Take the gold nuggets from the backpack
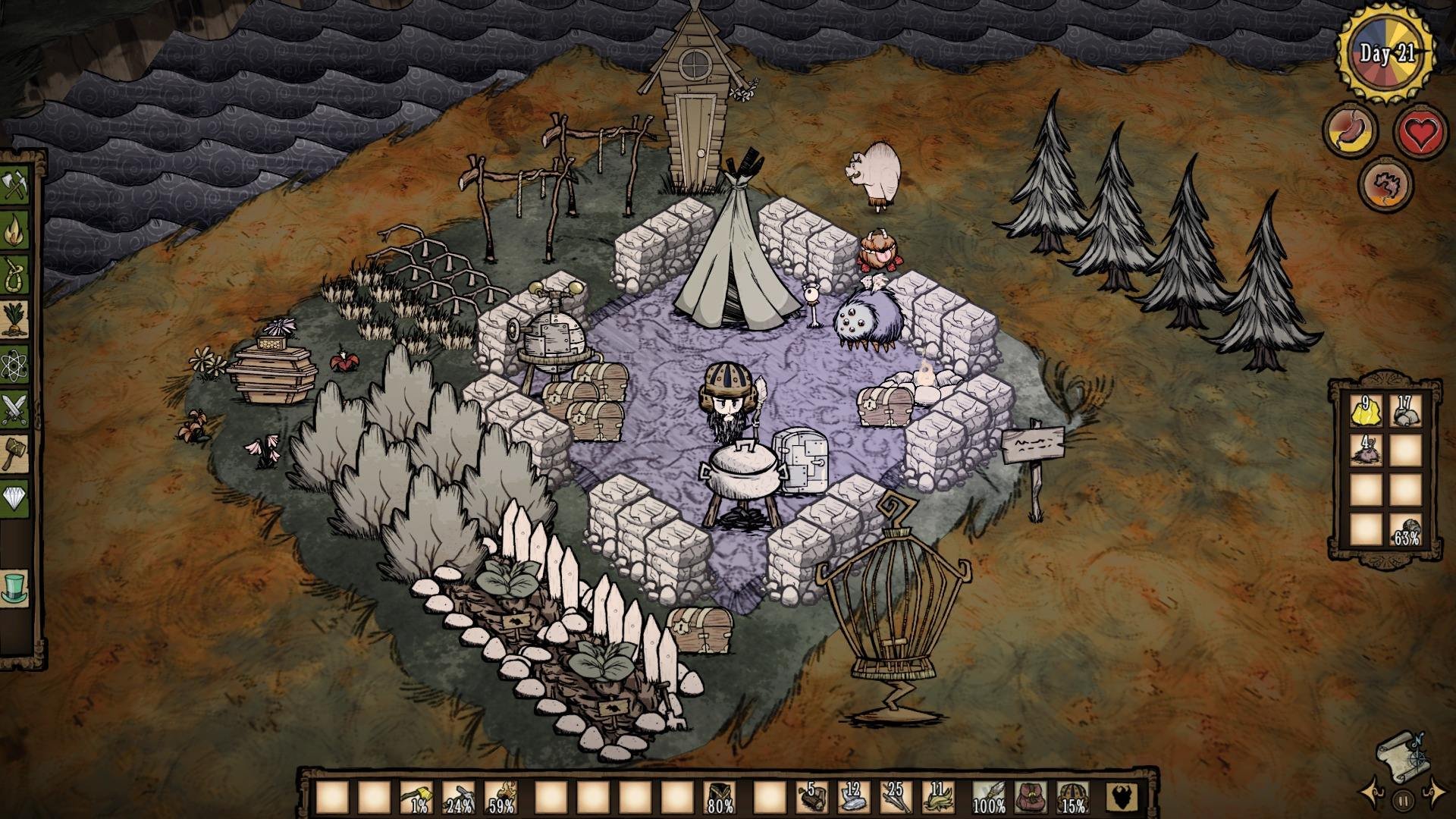Image resolution: width=1456 pixels, height=819 pixels. coord(1365,411)
